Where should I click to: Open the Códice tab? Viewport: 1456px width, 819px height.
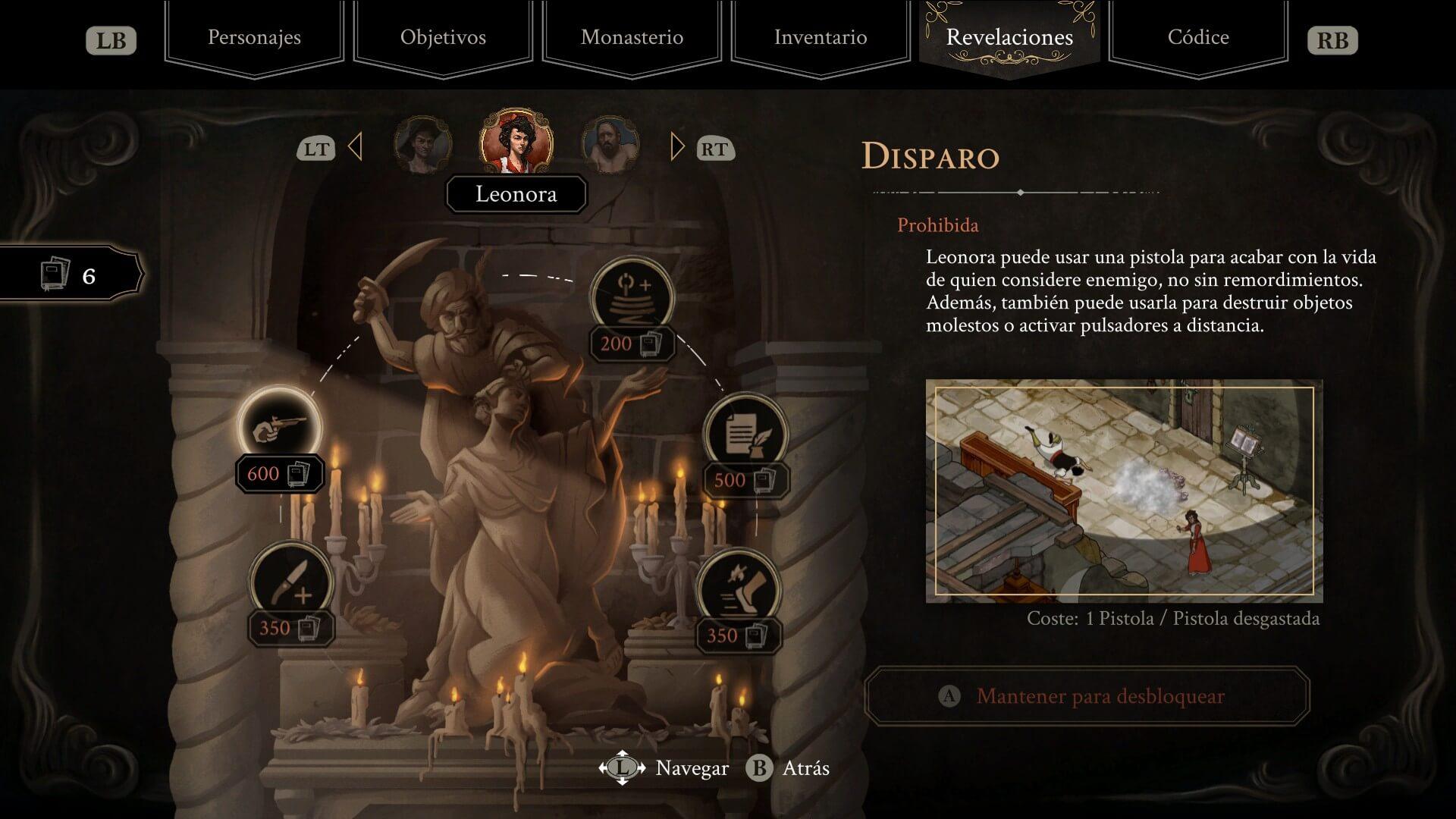point(1198,38)
